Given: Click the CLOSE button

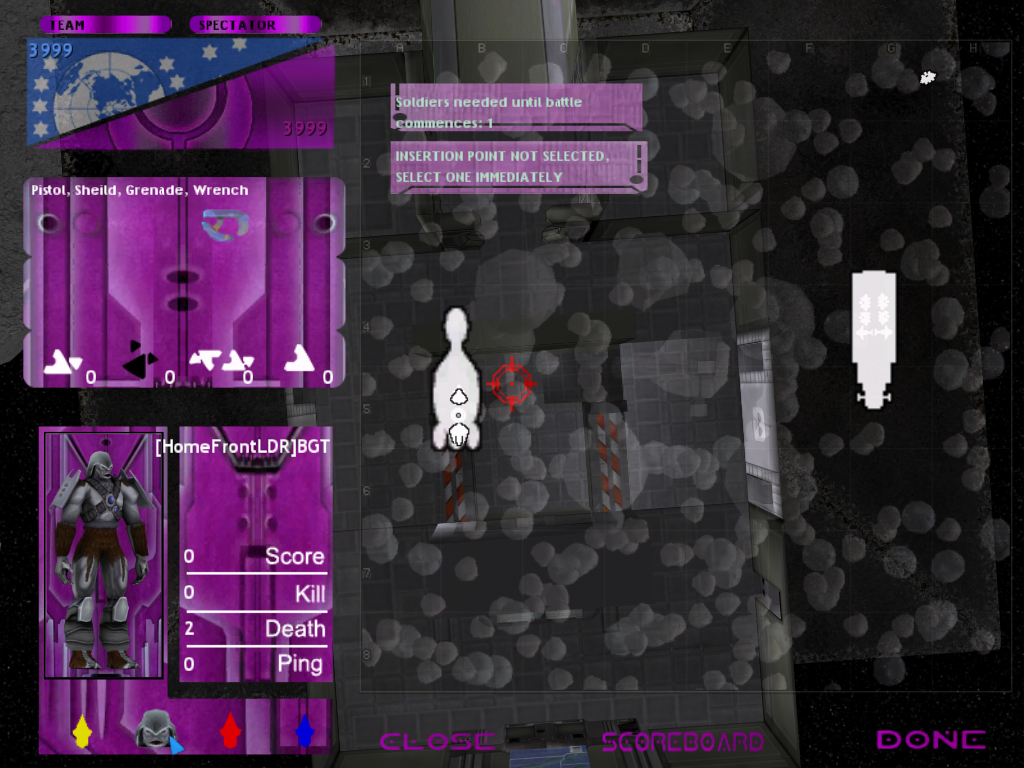Looking at the screenshot, I should [437, 741].
